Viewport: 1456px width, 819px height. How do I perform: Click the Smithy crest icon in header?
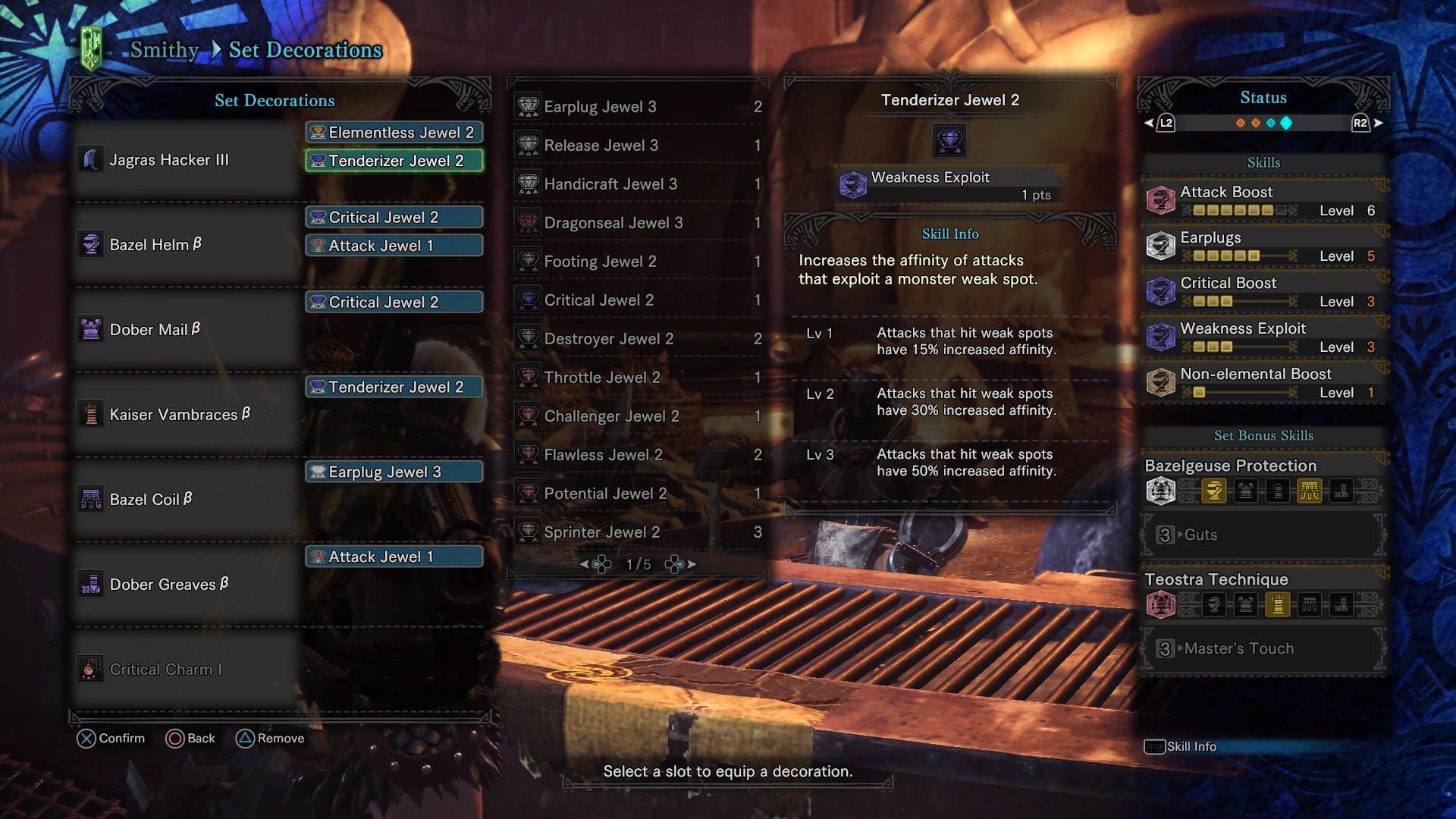(x=92, y=49)
